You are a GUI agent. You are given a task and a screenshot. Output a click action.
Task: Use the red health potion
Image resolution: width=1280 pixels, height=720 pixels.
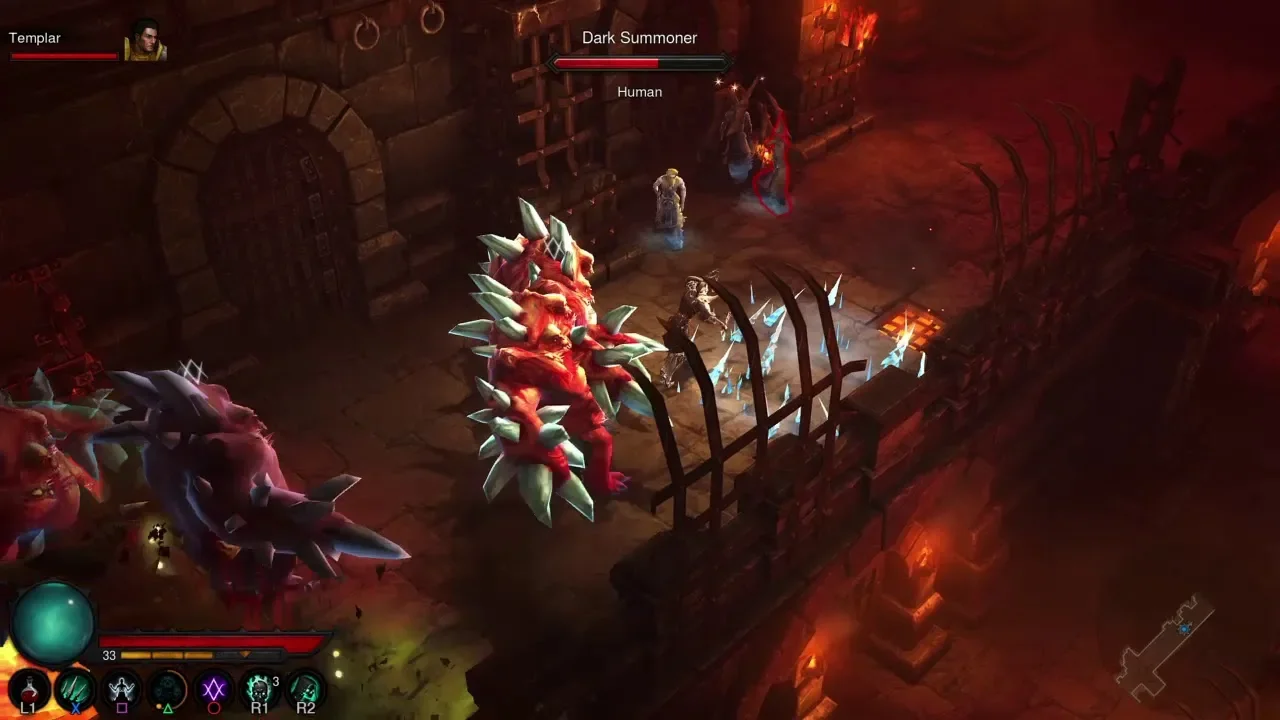(28, 690)
